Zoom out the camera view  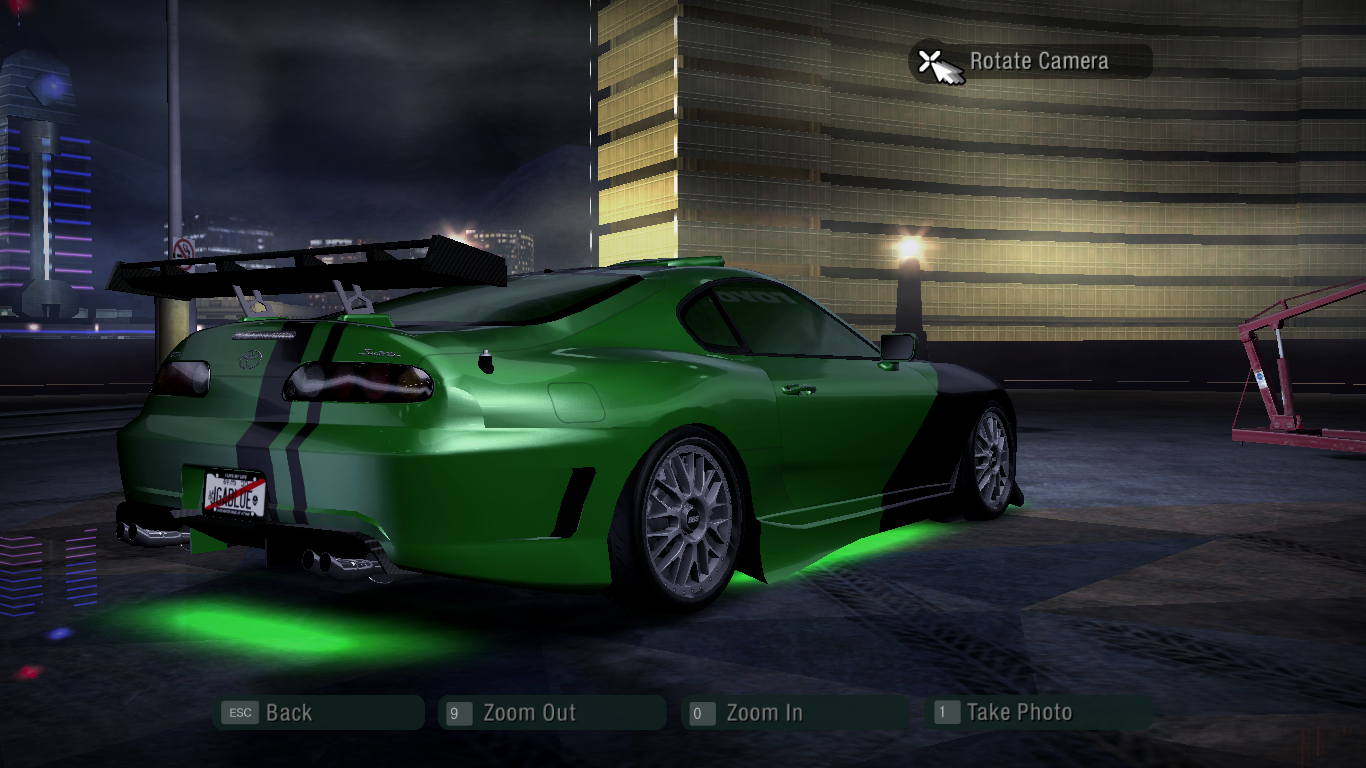pos(551,713)
